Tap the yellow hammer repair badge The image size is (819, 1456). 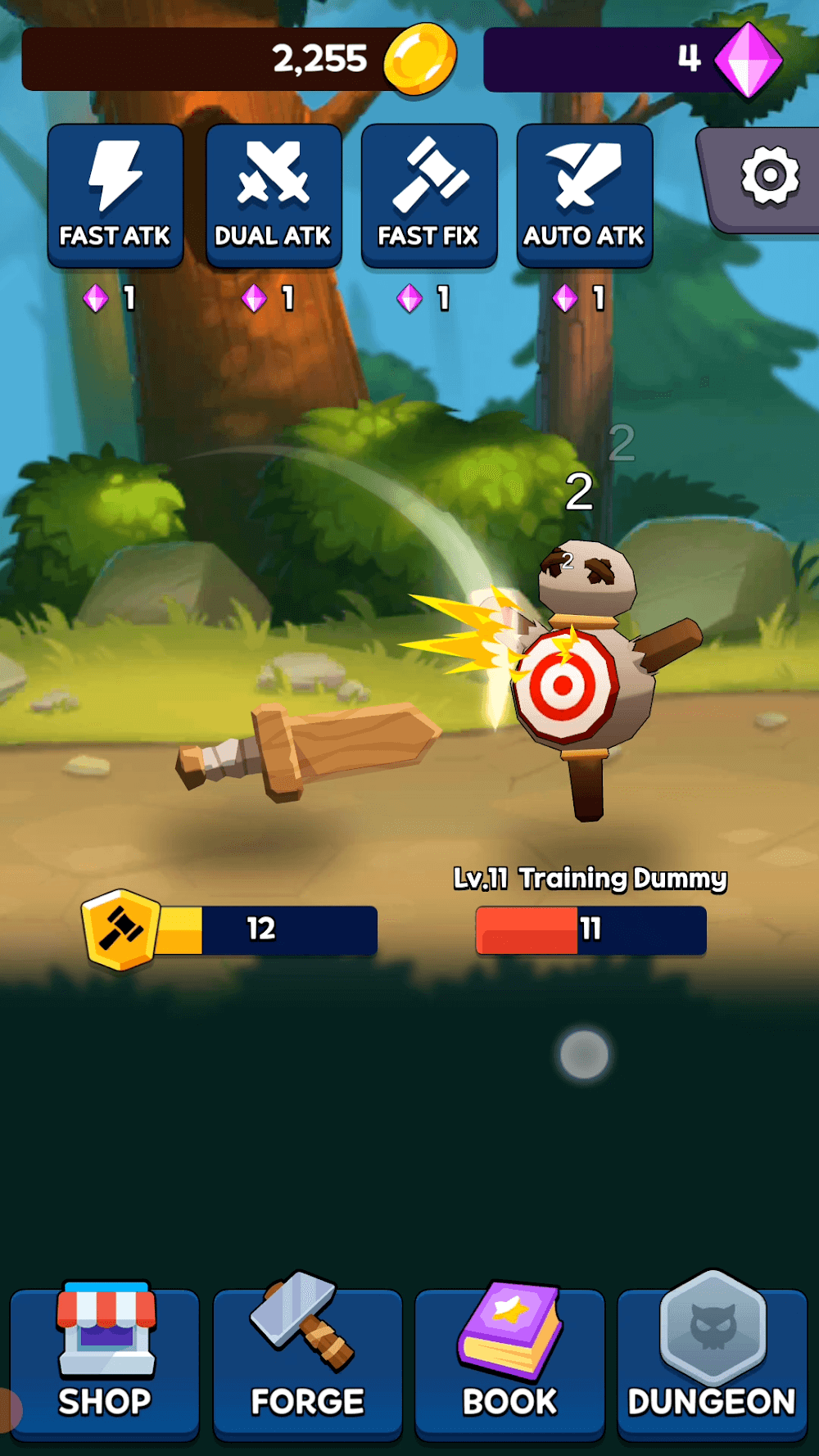point(120,929)
